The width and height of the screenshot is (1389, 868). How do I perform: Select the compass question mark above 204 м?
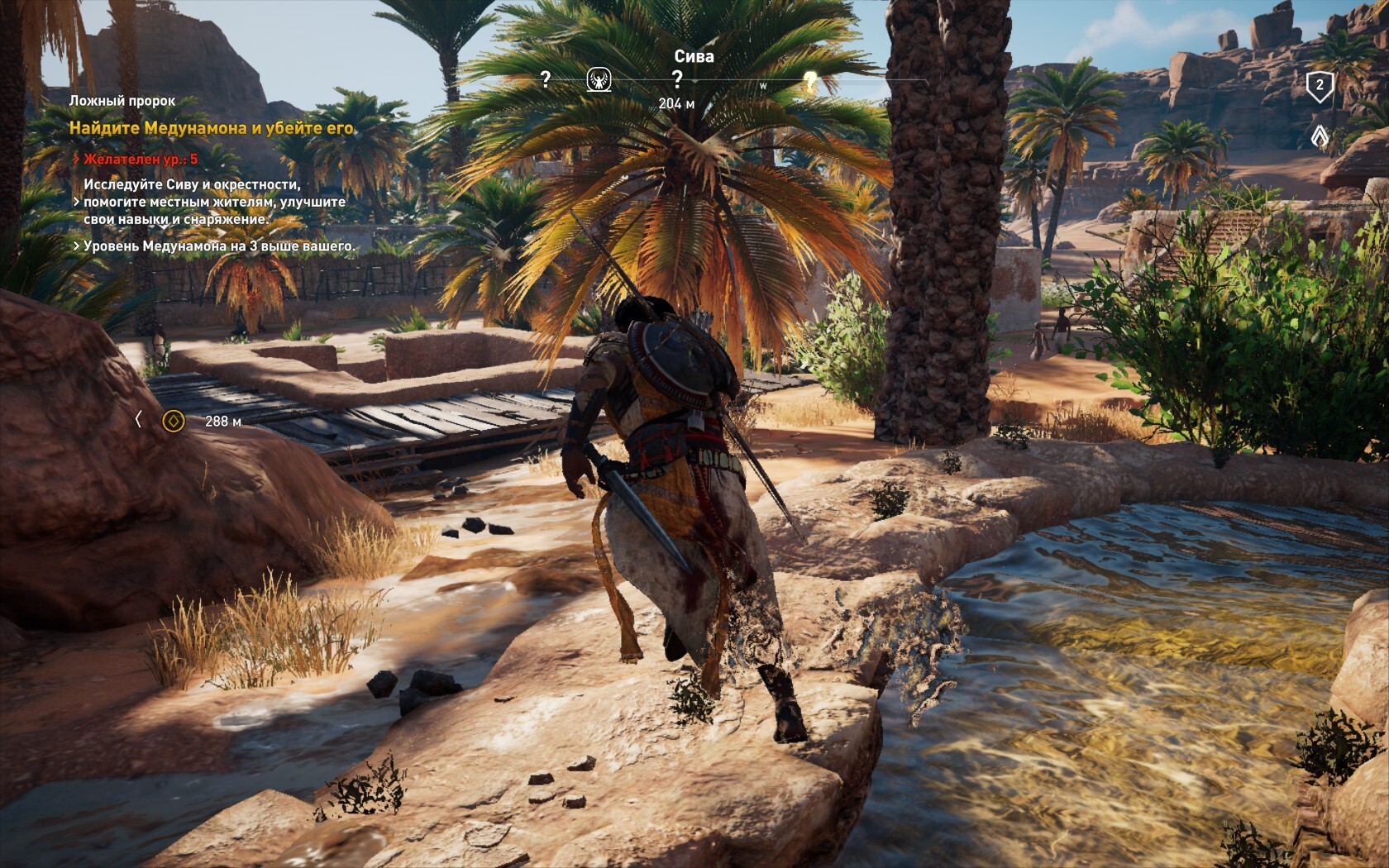677,79
